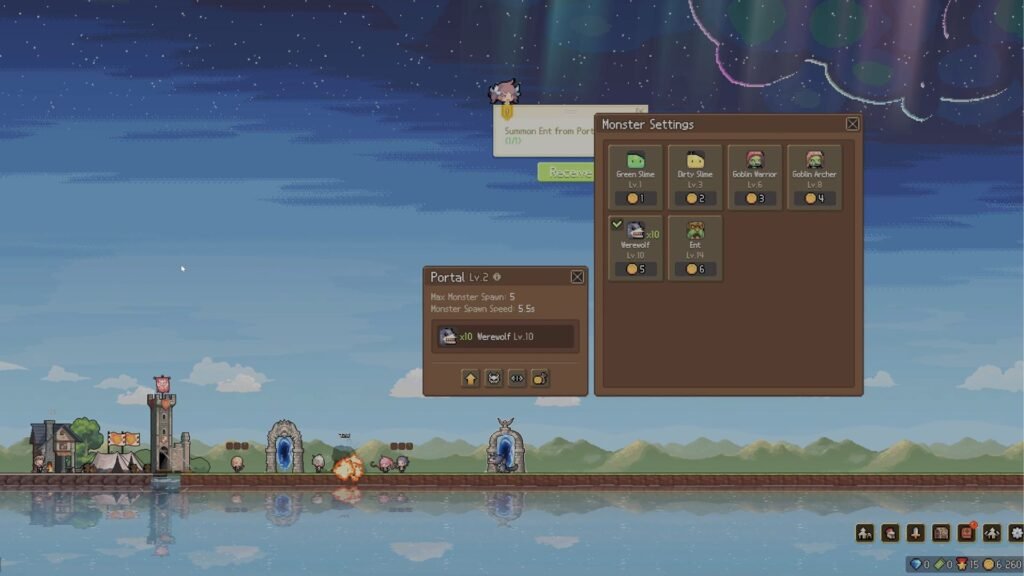Pick the Goblin Warrior monster card
Image resolution: width=1024 pixels, height=576 pixels.
[x=755, y=177]
